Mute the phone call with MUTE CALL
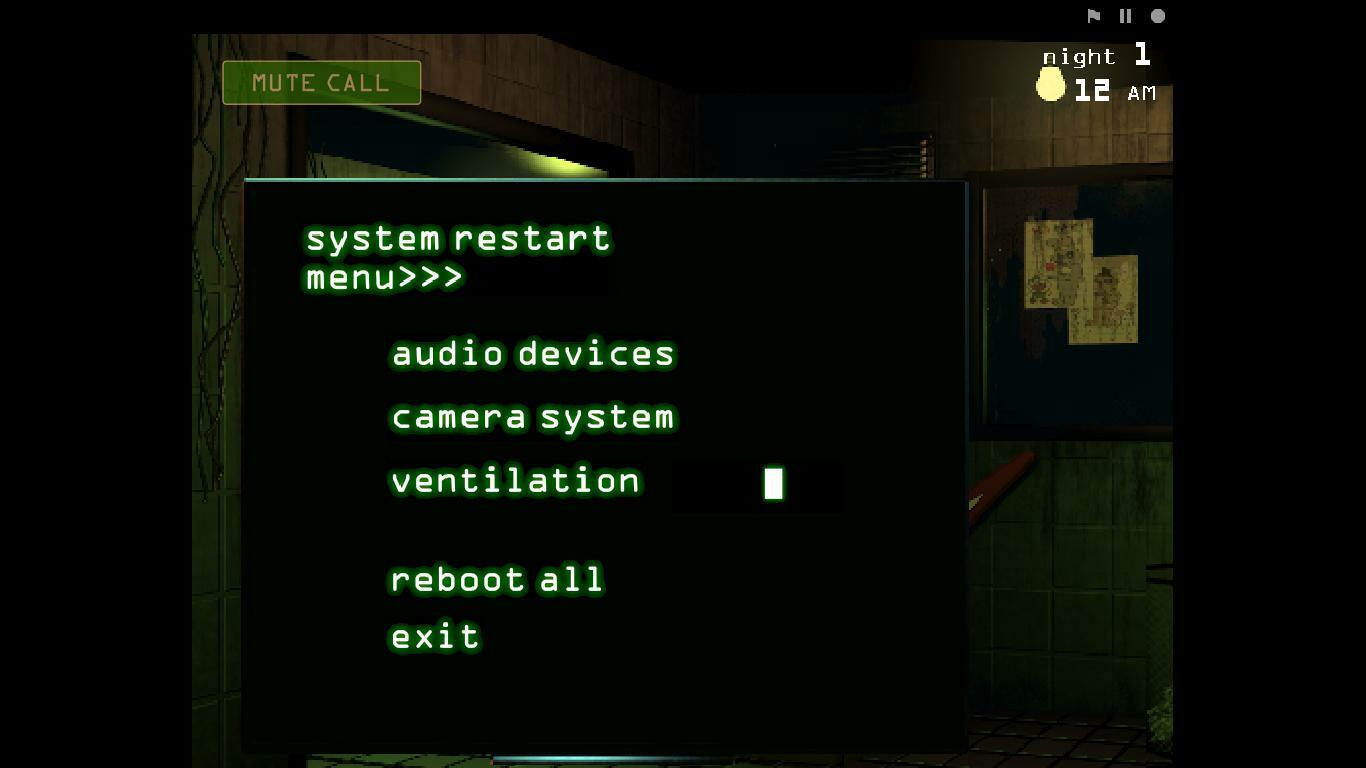Viewport: 1366px width, 768px height. click(x=321, y=83)
